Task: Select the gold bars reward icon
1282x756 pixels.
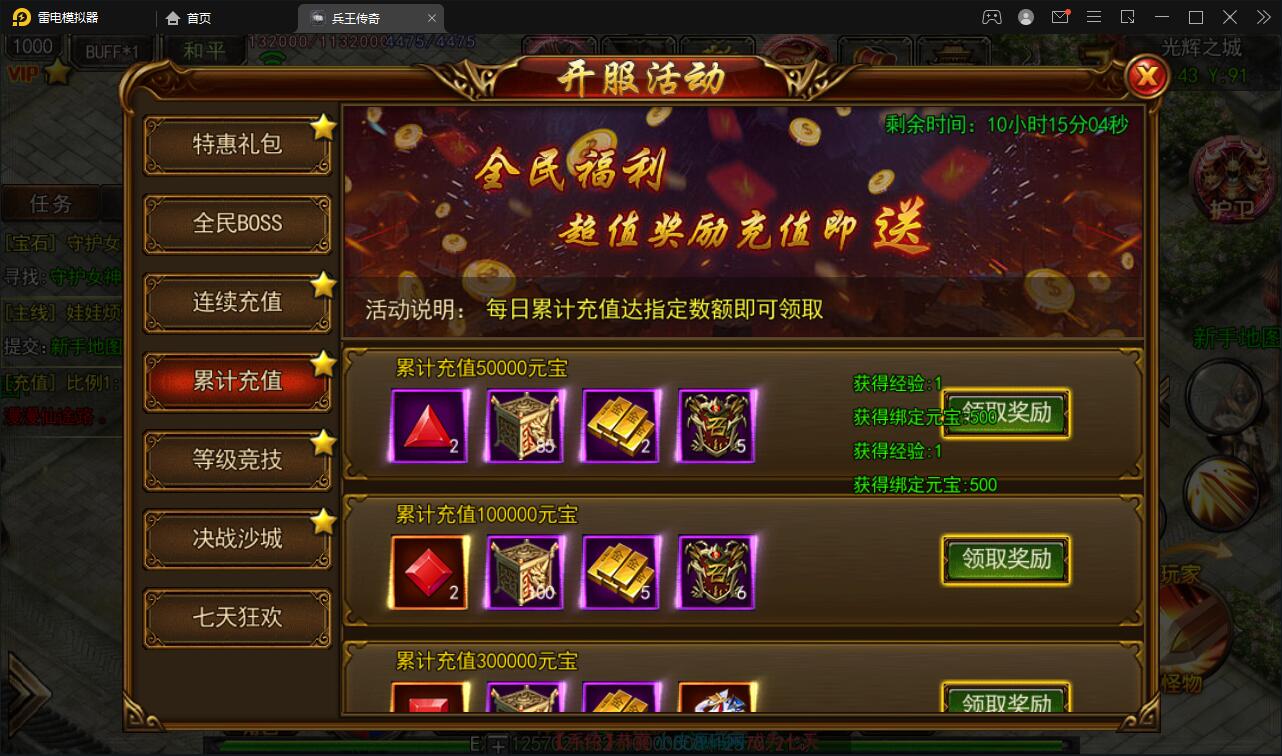Action: tap(620, 424)
